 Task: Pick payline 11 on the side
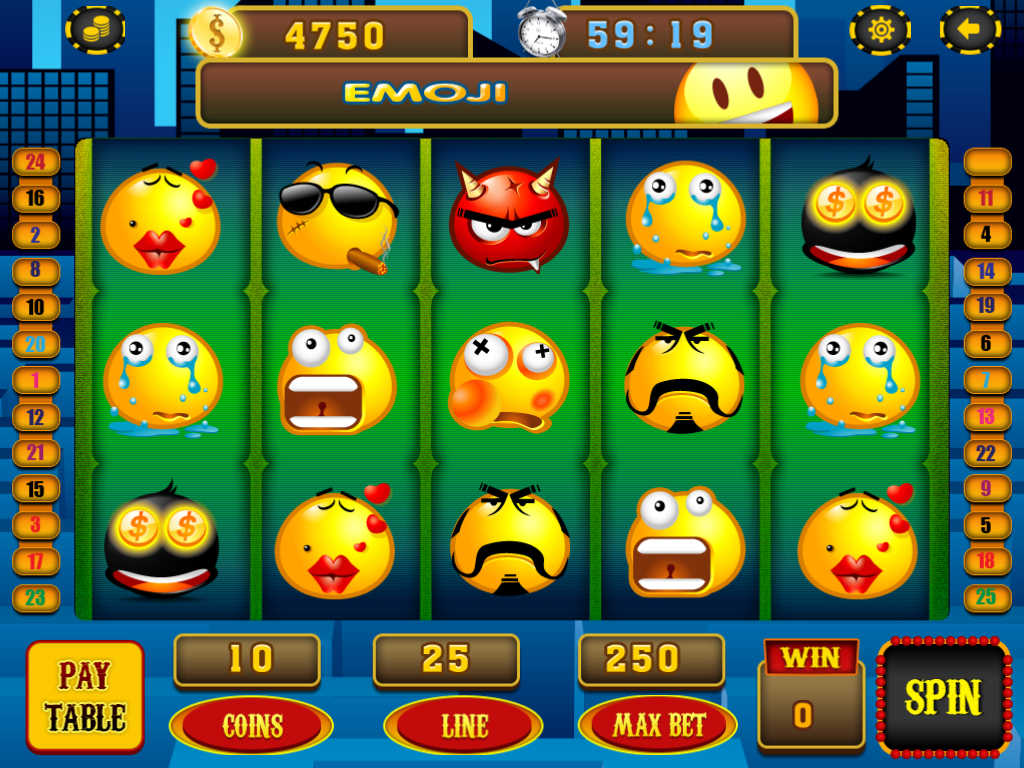pos(986,198)
